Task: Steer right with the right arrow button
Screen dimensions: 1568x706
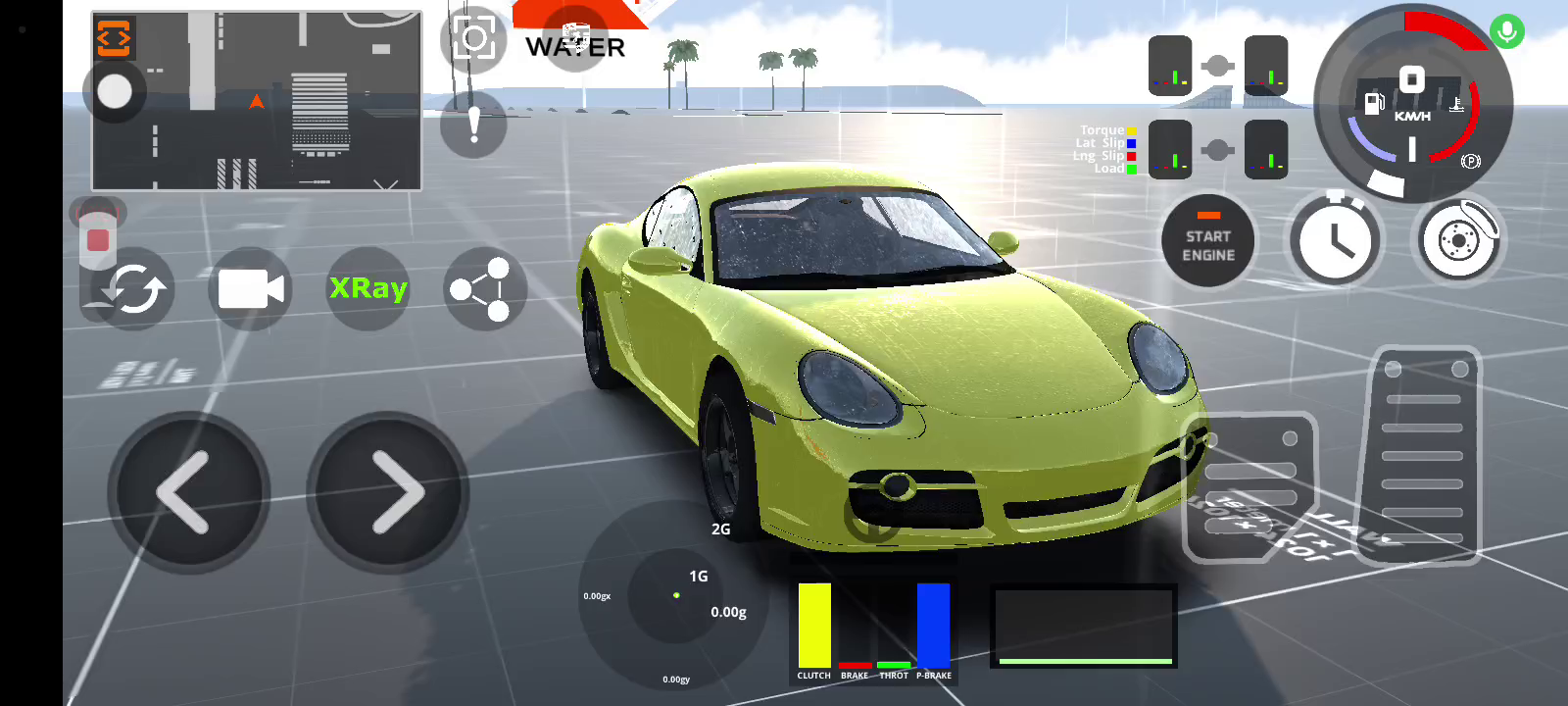Action: coord(389,492)
